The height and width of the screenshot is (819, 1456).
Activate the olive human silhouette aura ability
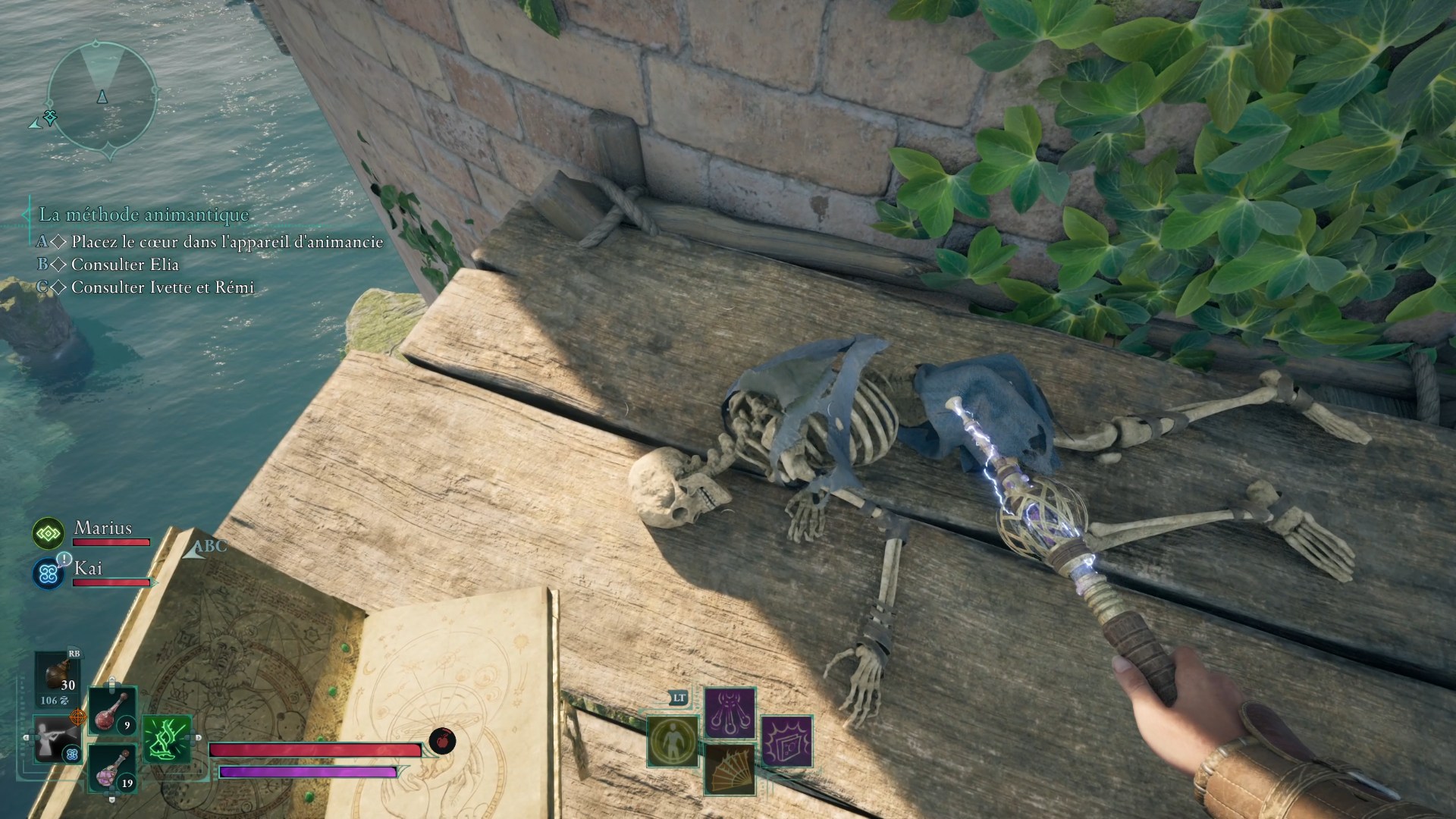pos(673,741)
